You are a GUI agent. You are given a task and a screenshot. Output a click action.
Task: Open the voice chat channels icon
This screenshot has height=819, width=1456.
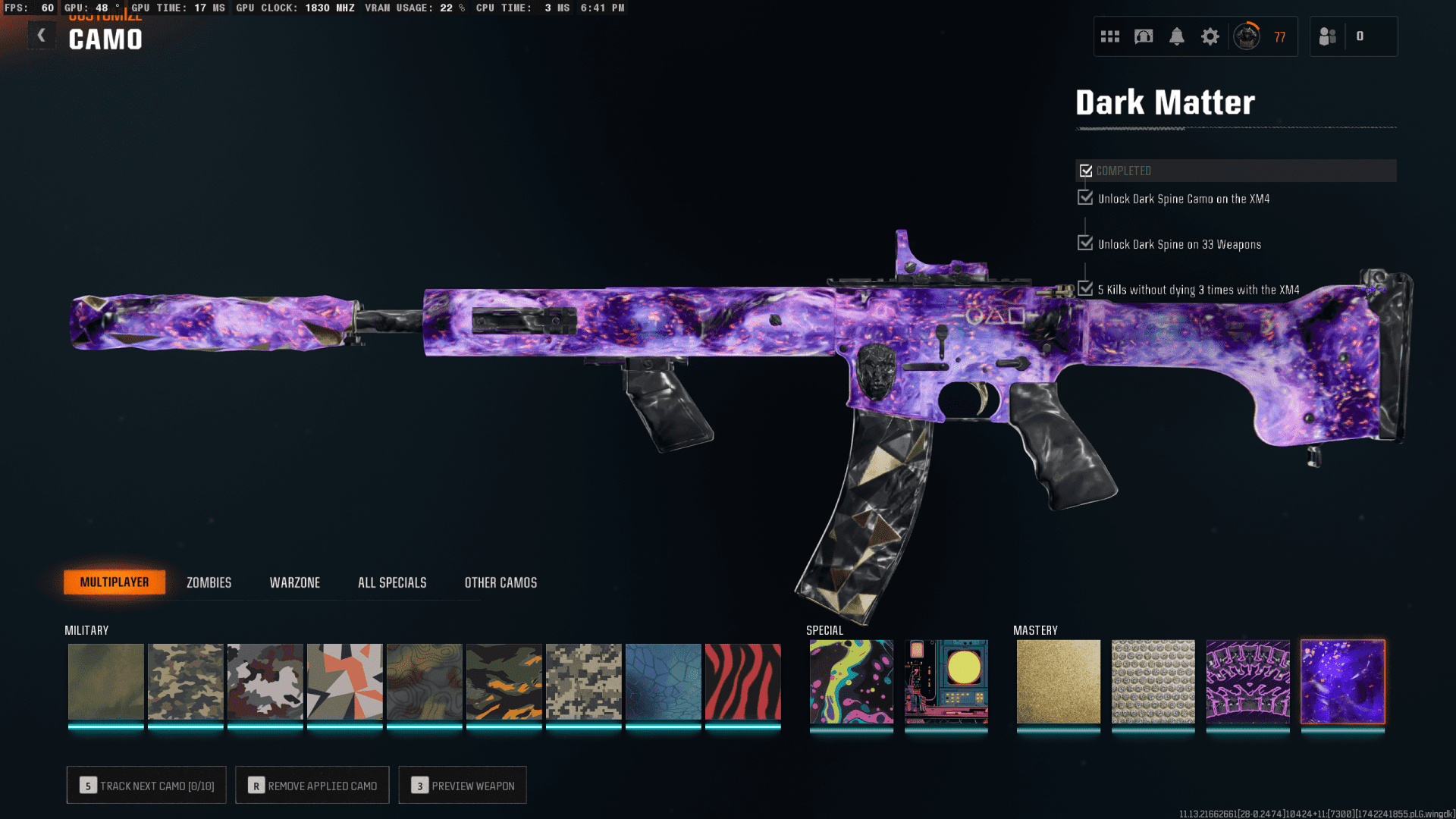coord(1143,36)
